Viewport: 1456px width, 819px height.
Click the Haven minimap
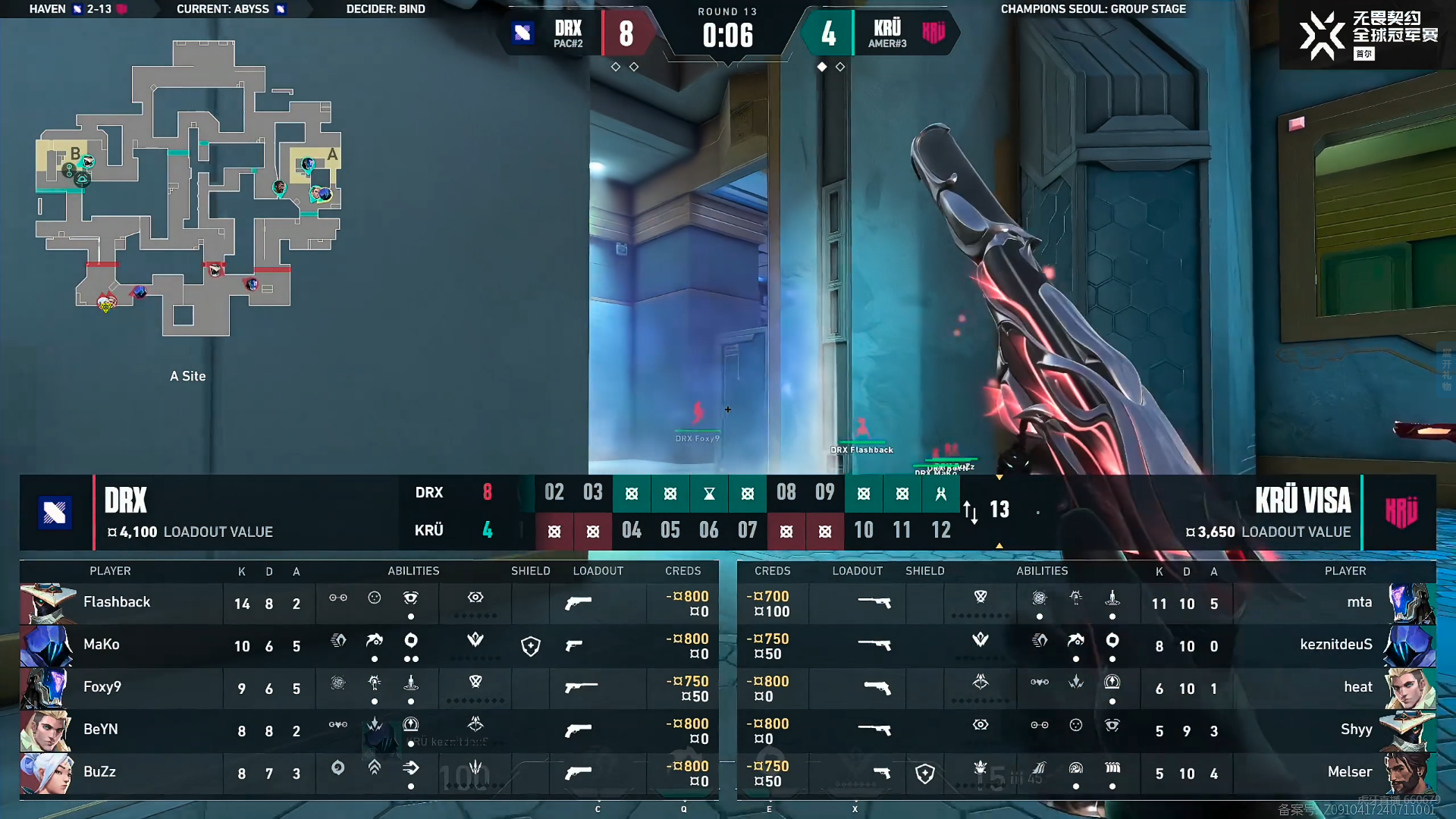point(188,190)
